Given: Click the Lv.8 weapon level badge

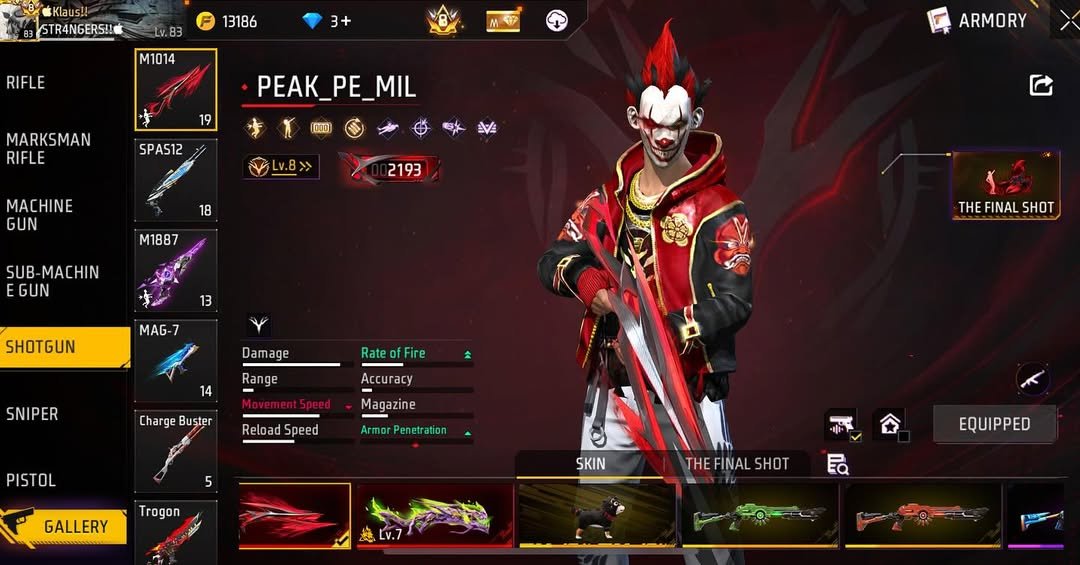Looking at the screenshot, I should 281,167.
